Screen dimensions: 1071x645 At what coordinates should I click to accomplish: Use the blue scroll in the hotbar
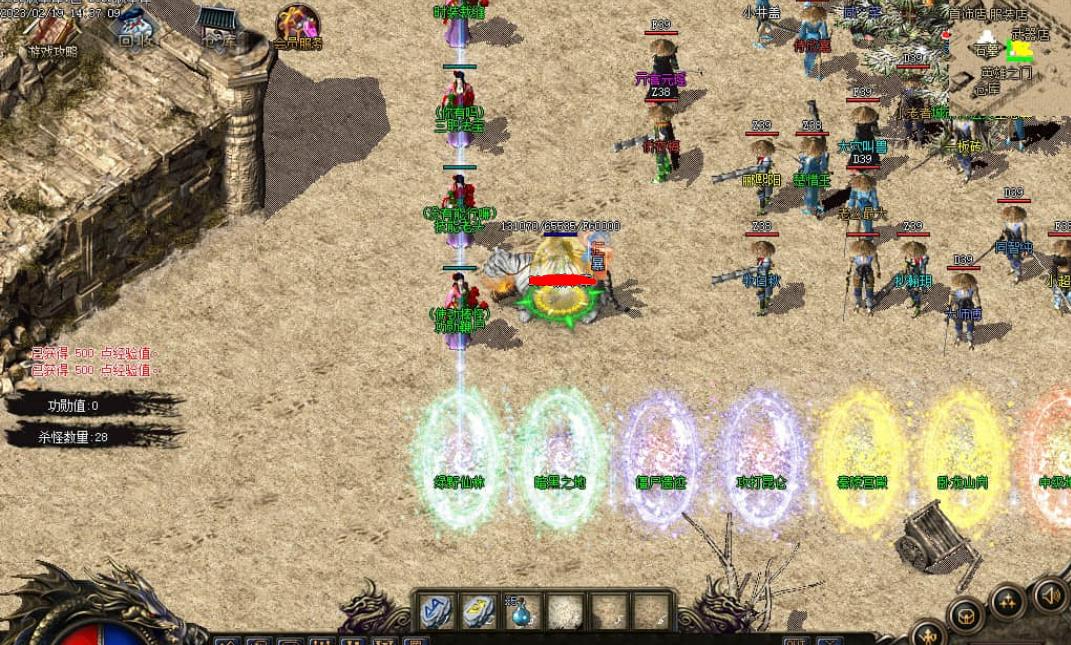point(436,611)
